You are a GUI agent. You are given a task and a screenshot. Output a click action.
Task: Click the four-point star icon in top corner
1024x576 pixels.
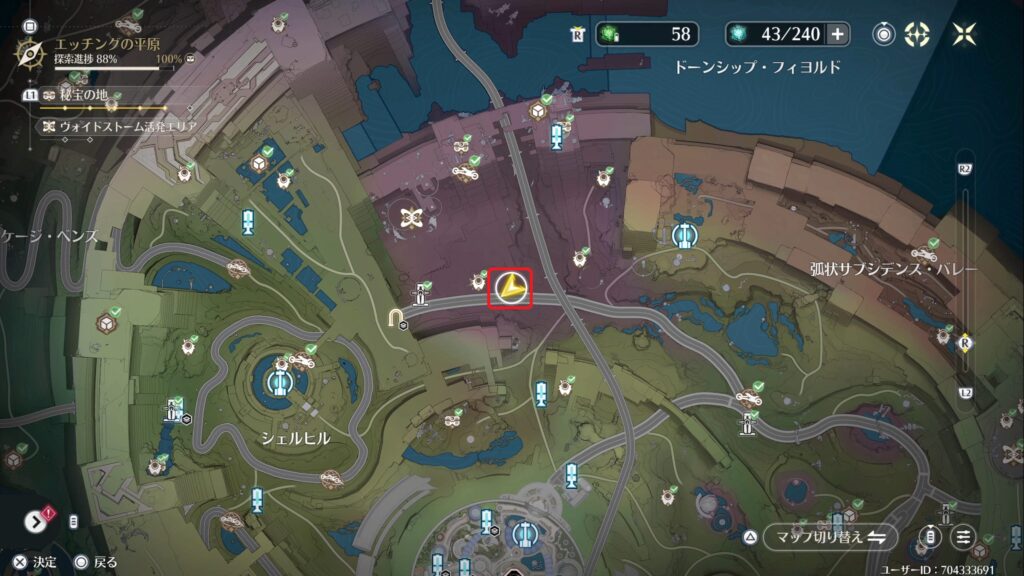pos(964,34)
